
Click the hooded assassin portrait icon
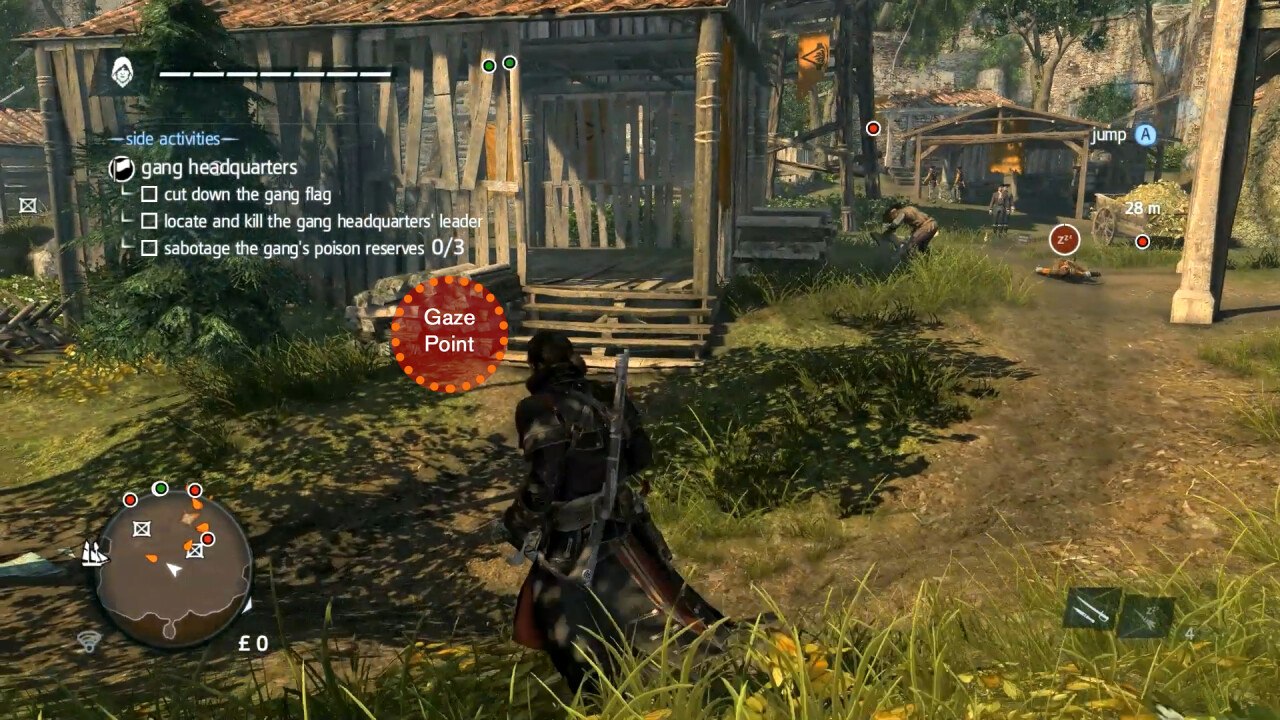coord(123,72)
